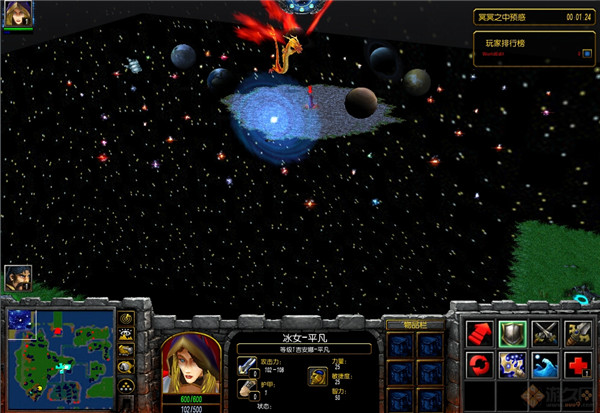This screenshot has height=413, width=600.
Task: Toggle the minimap ally color mode button
Action: tap(127, 353)
